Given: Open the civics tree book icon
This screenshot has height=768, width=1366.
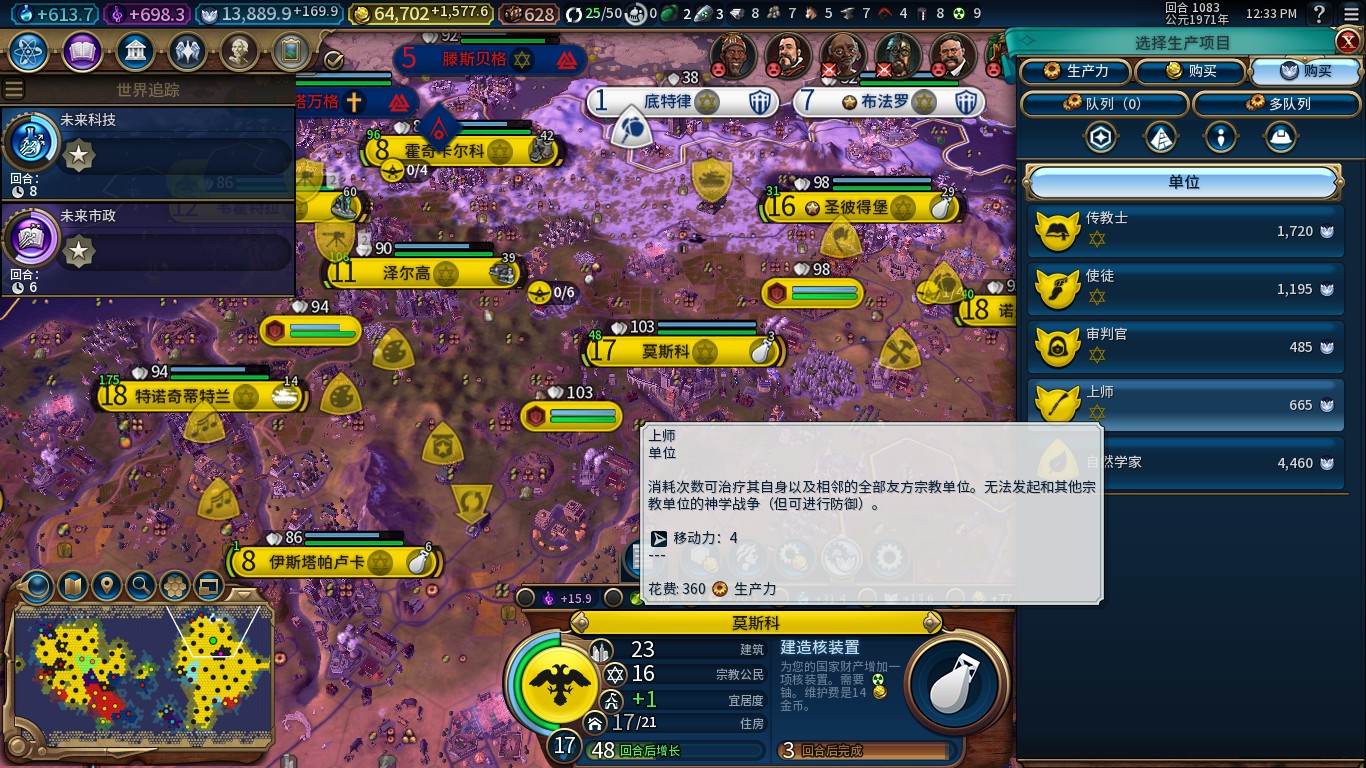Looking at the screenshot, I should 82,51.
